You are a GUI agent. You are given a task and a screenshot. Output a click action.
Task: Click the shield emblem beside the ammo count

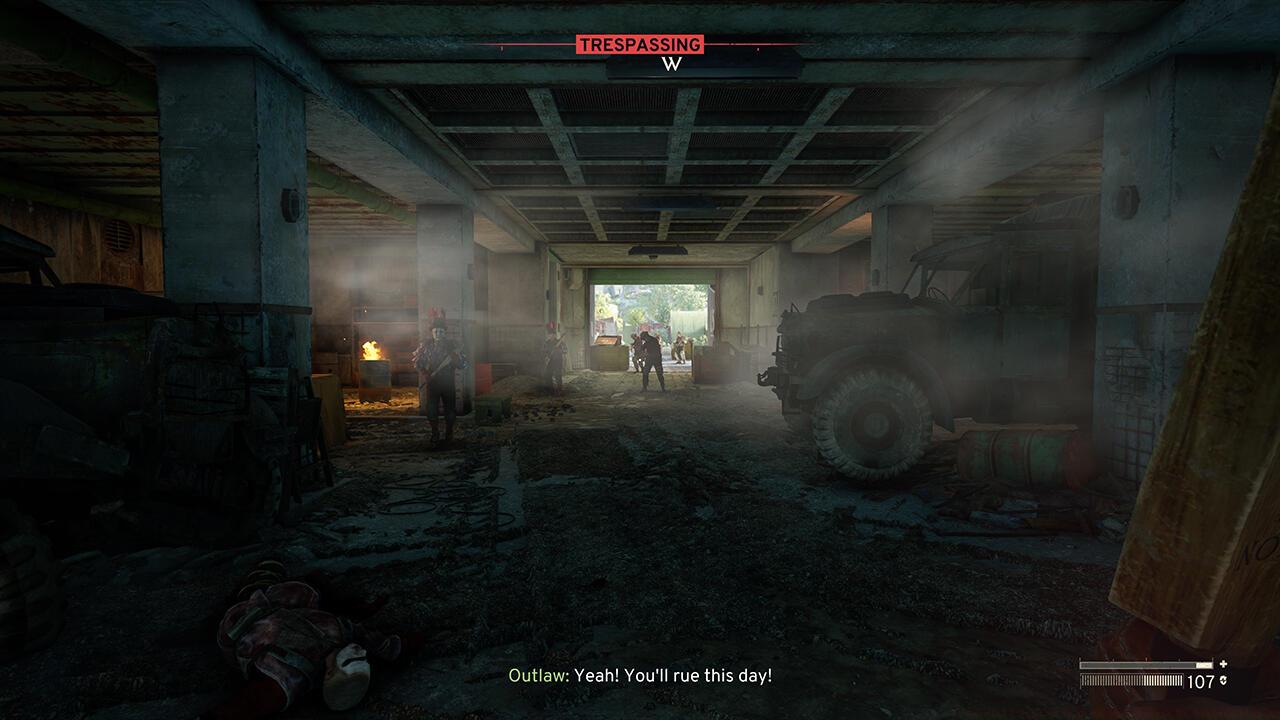point(1225,680)
